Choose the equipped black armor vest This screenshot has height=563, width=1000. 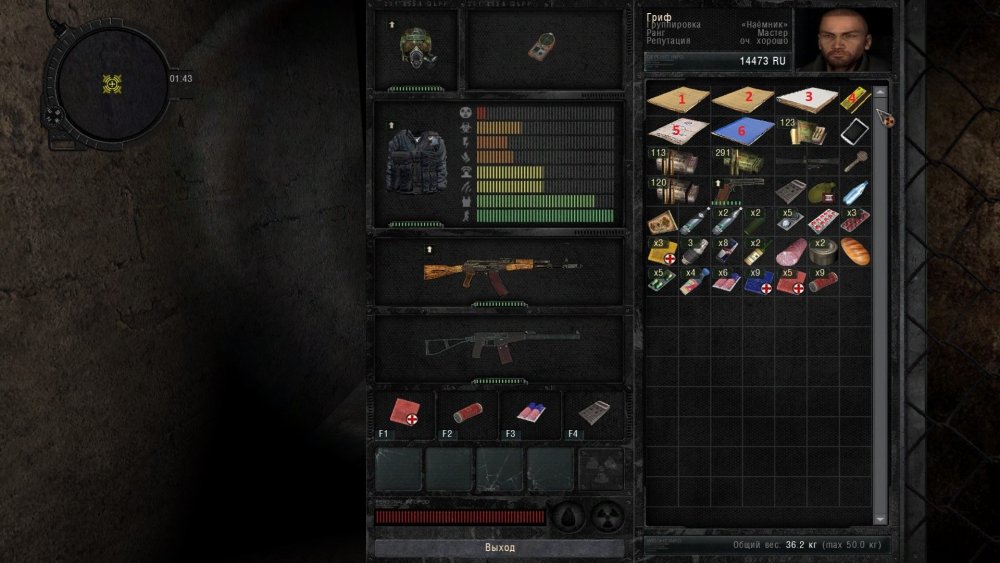420,163
